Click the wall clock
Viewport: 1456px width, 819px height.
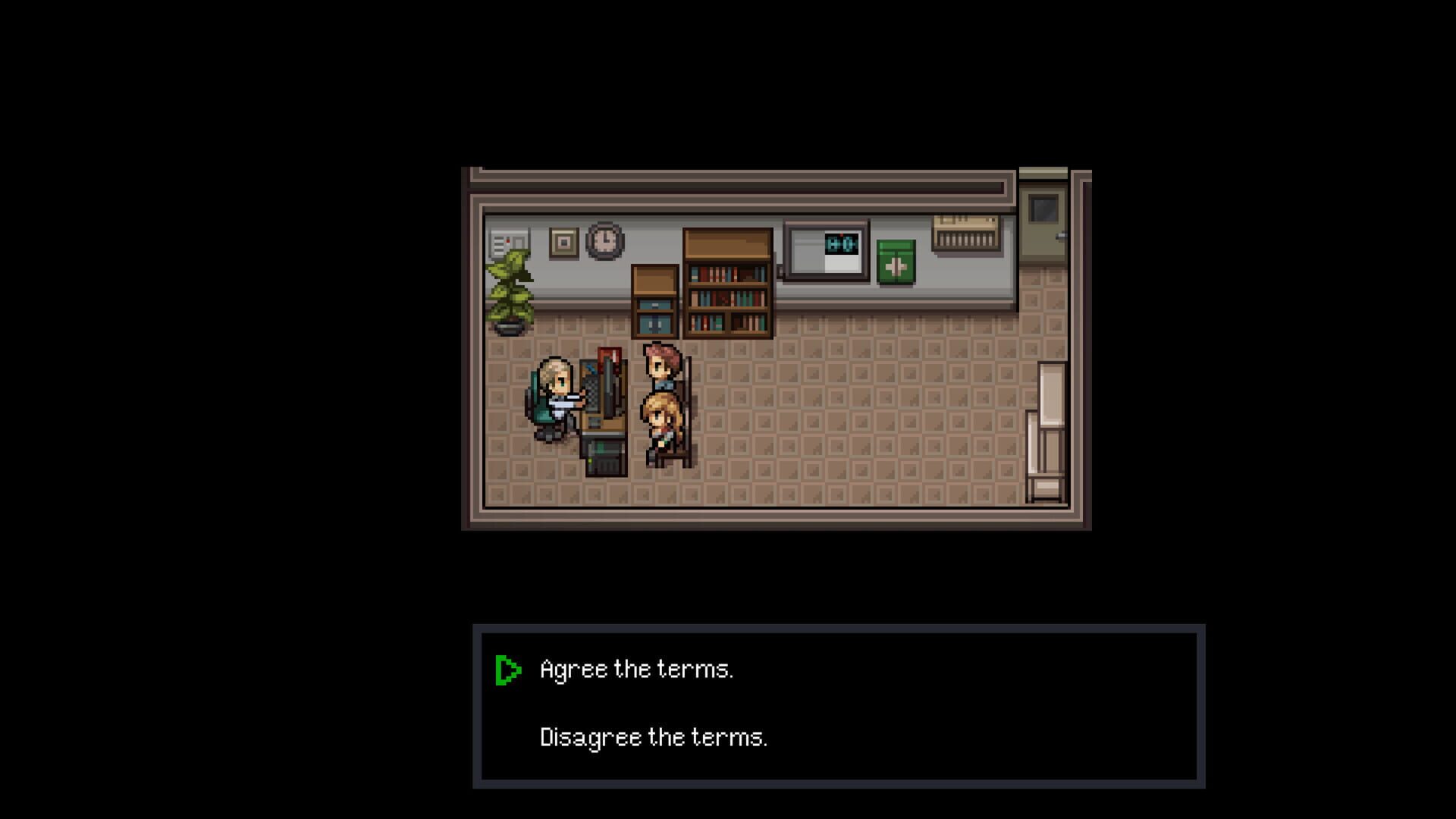[603, 240]
